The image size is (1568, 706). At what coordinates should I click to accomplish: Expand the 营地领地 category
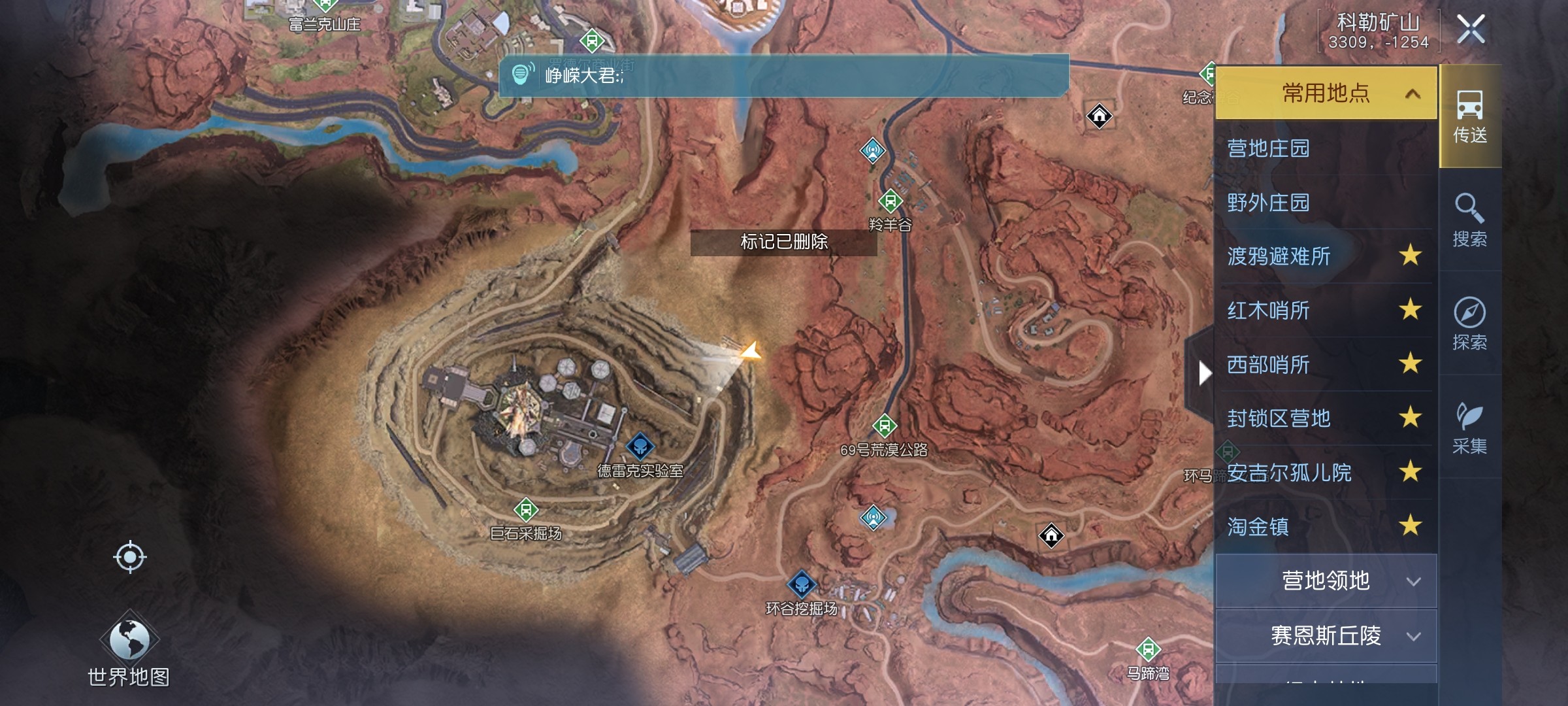coord(1326,581)
